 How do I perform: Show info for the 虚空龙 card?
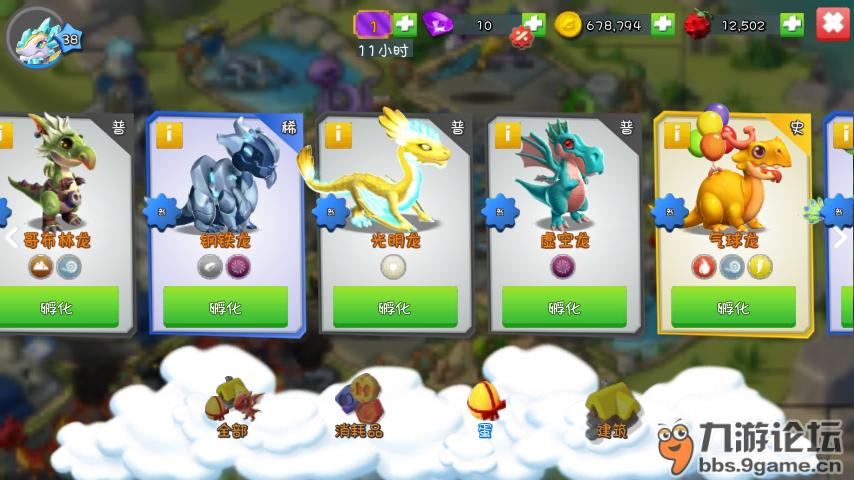(x=506, y=134)
